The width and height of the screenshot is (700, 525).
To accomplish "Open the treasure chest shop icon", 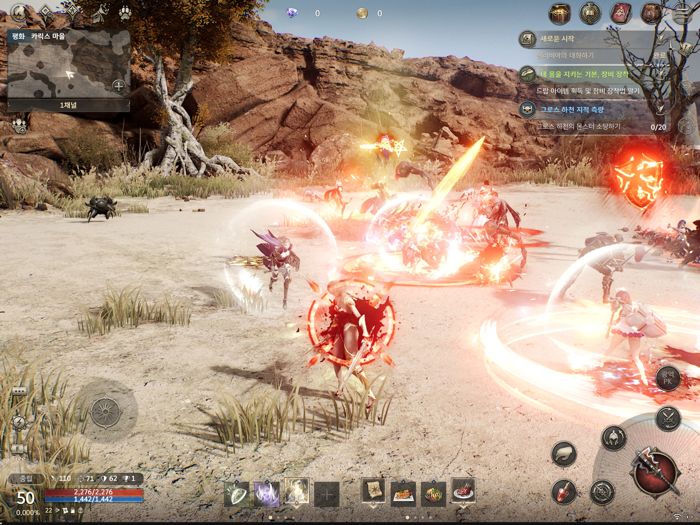I will pyautogui.click(x=560, y=13).
